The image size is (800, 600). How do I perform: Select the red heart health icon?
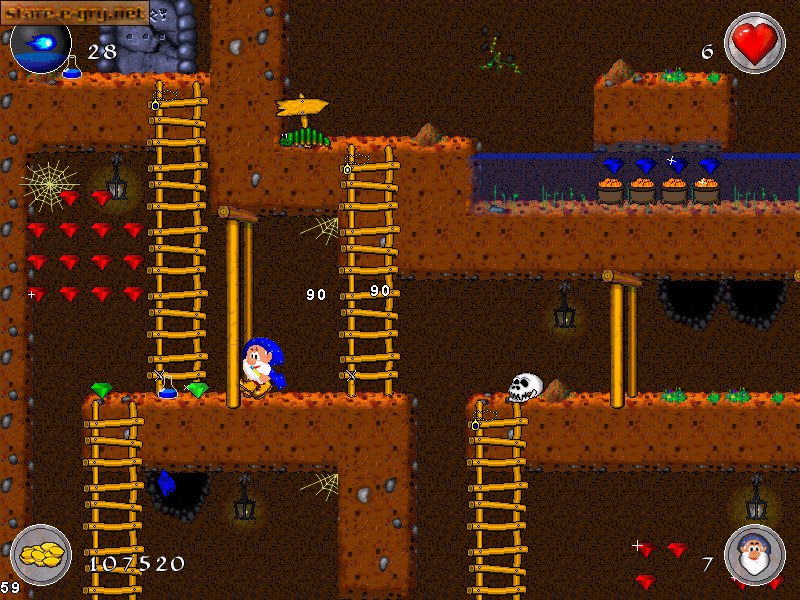pos(754,43)
